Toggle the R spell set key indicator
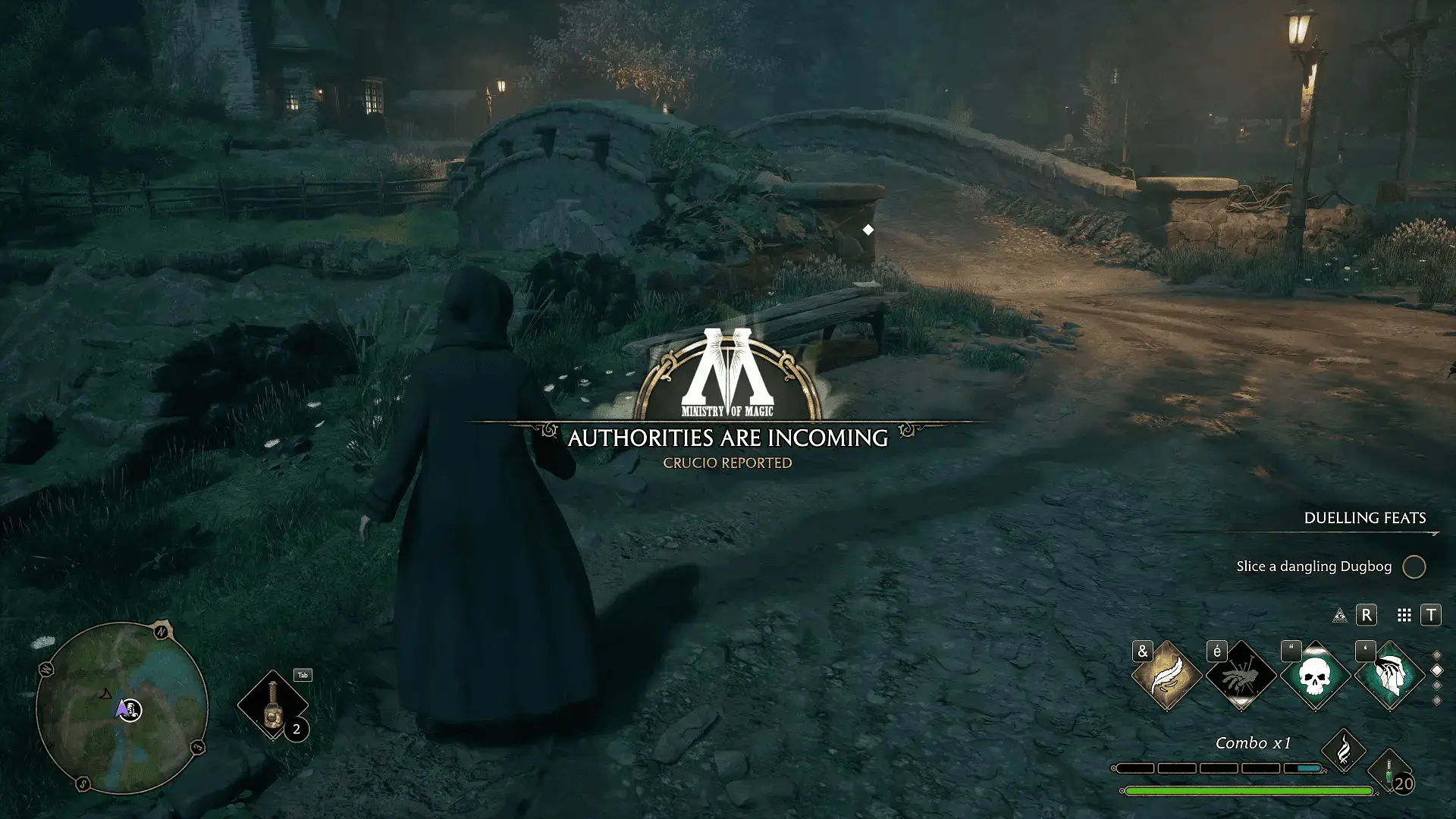Screen dimensions: 1456x819 [1366, 616]
